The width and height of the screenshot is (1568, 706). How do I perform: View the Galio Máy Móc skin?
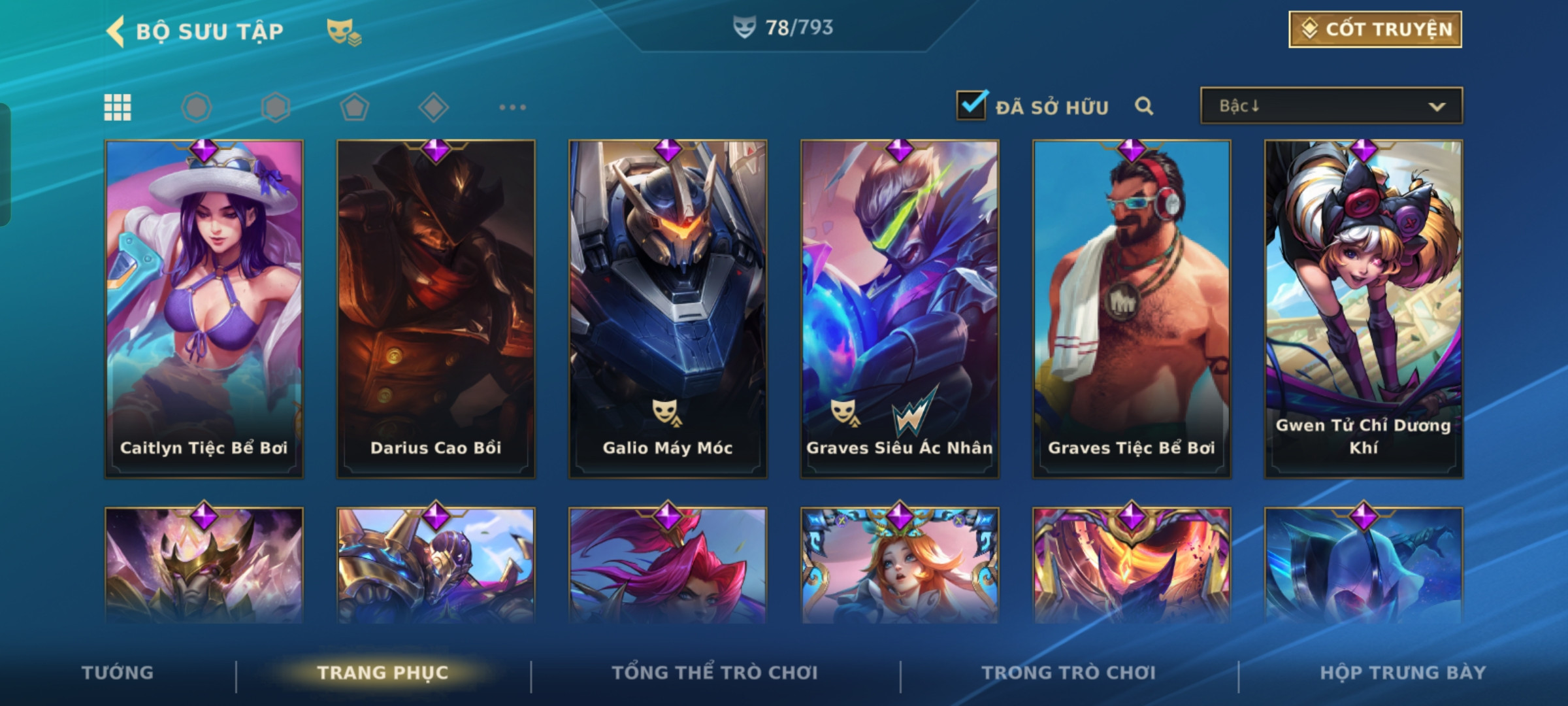(x=668, y=309)
